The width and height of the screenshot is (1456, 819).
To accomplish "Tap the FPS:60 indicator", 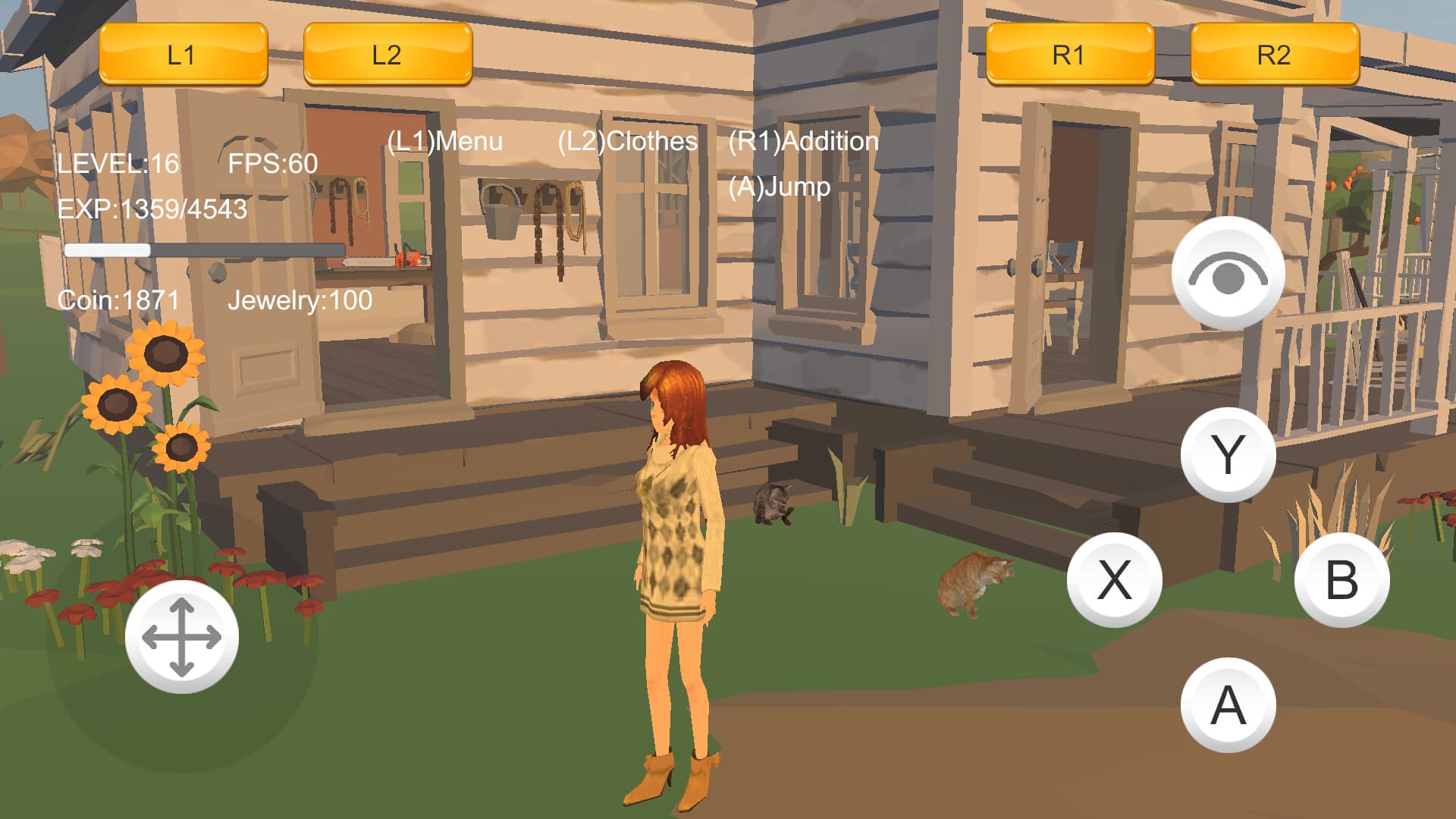I will click(x=273, y=162).
